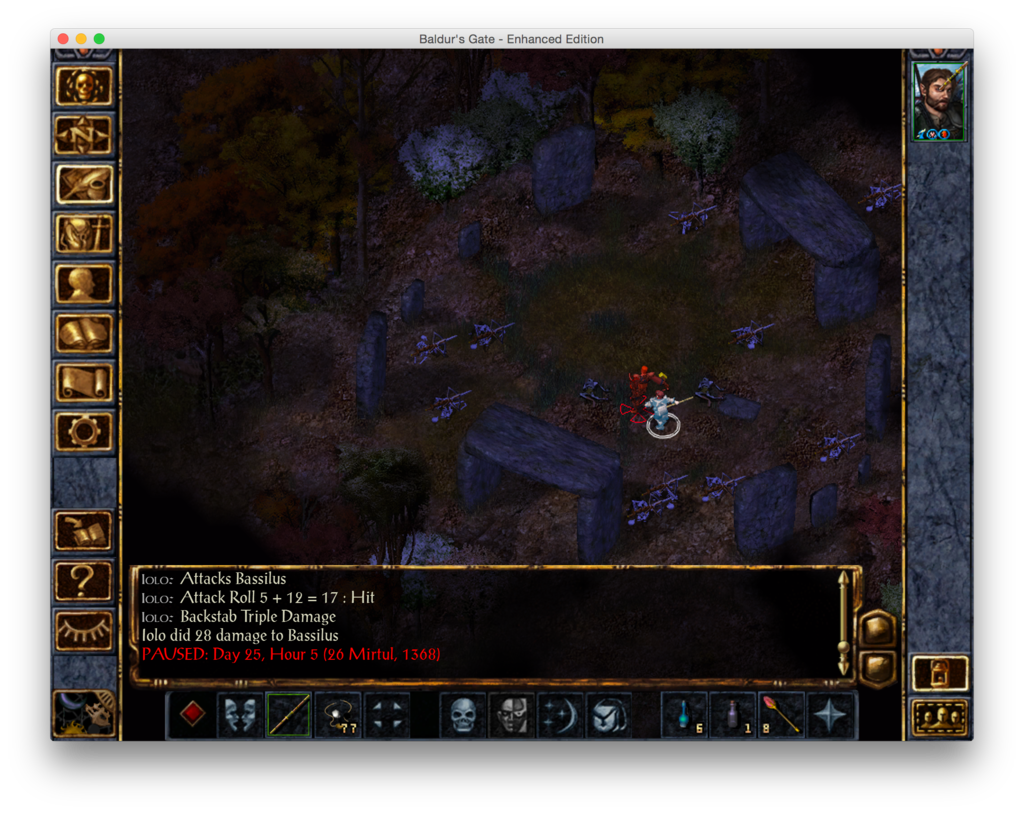The width and height of the screenshot is (1024, 813).
Task: Click the select-all party button
Action: 940,716
